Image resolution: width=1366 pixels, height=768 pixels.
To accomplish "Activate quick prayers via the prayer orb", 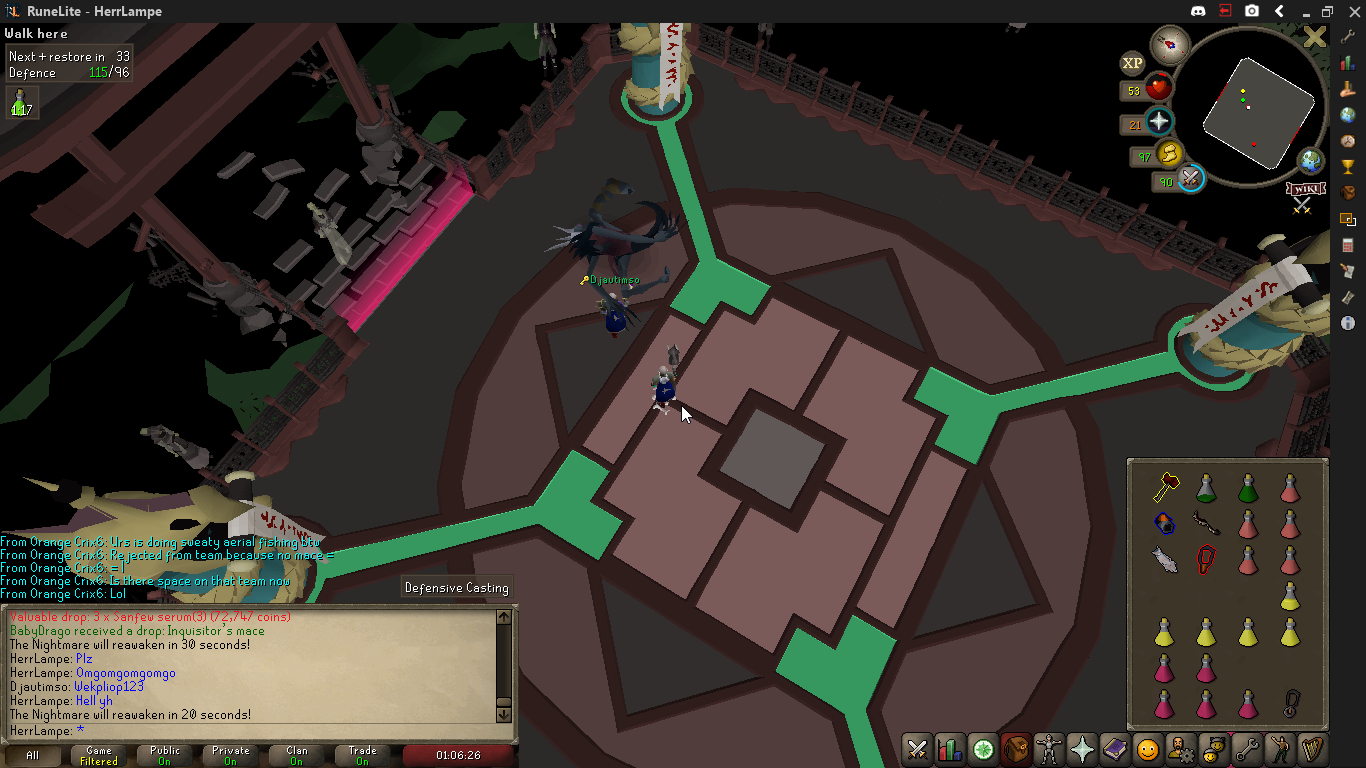I will (x=1159, y=122).
